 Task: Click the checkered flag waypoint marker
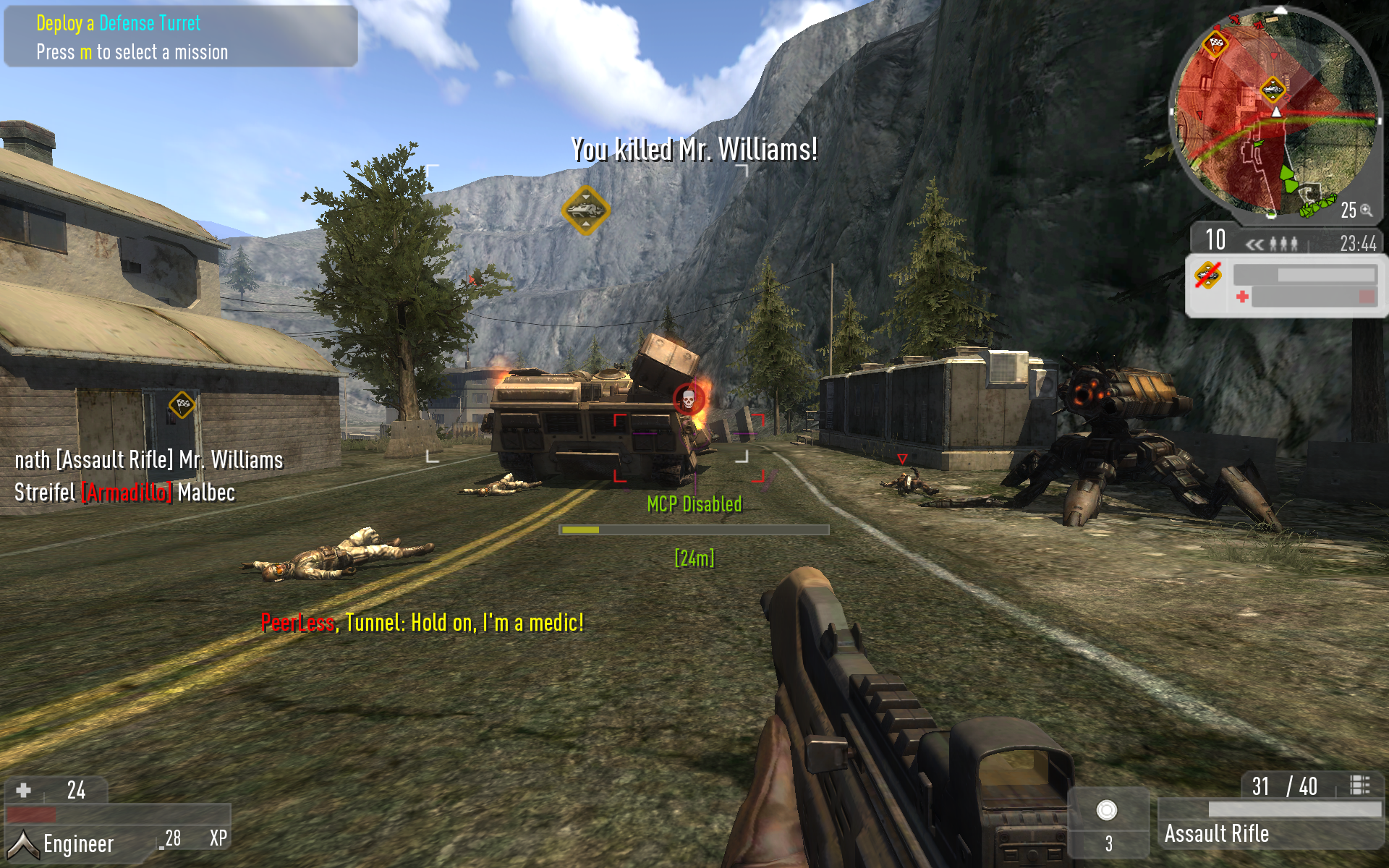pos(182,404)
